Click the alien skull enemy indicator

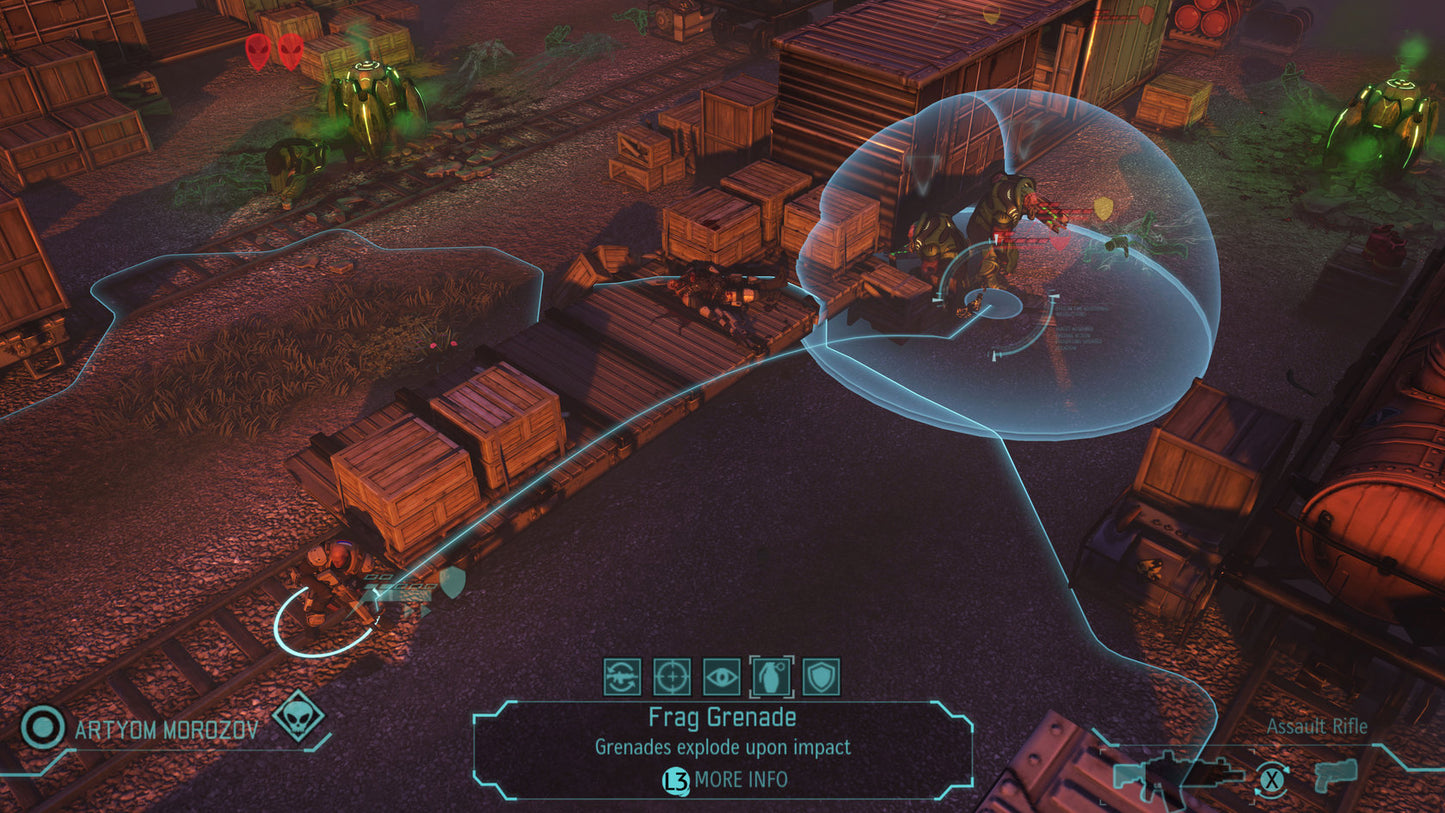(x=297, y=718)
